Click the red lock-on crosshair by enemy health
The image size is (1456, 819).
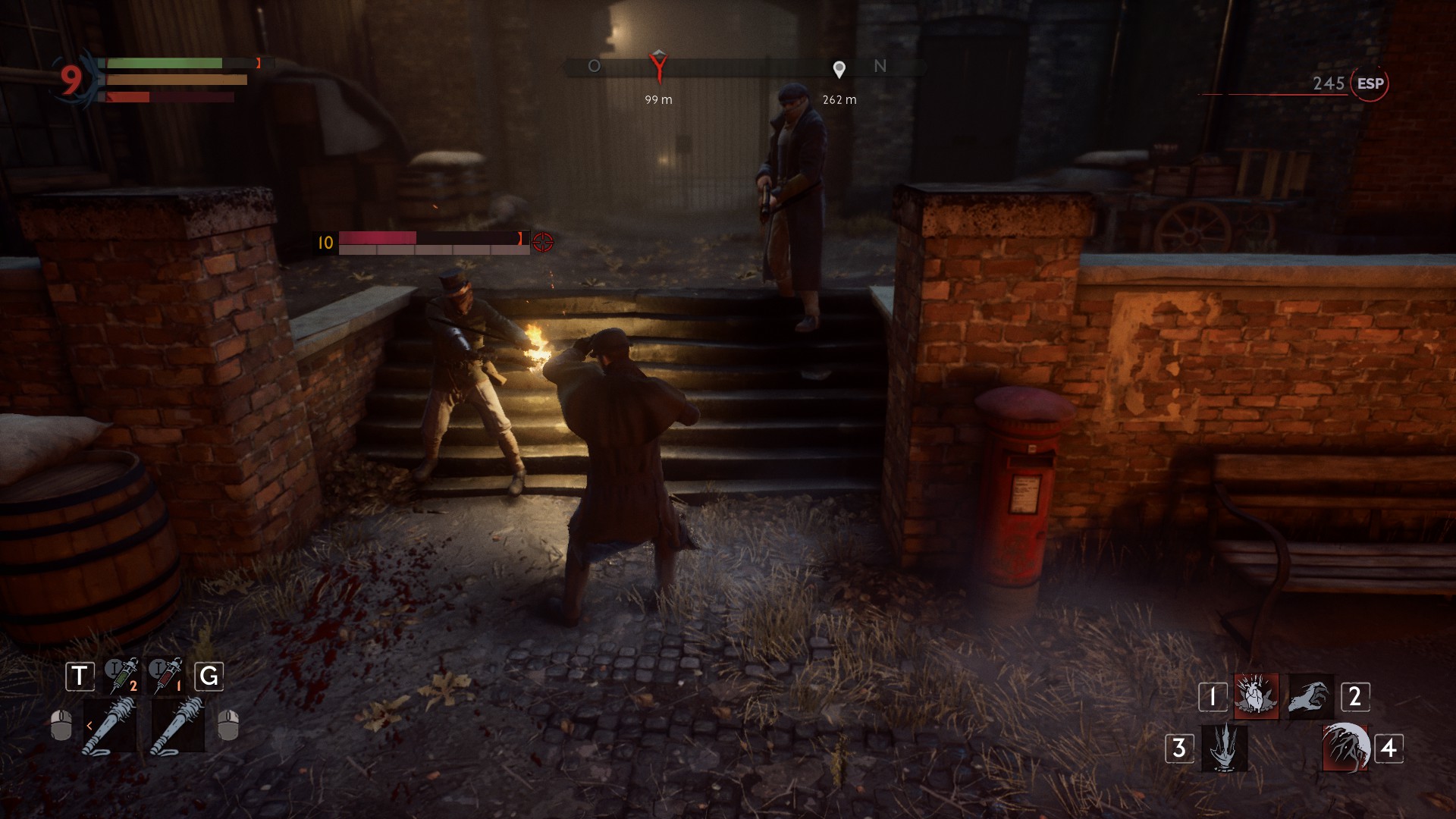tap(543, 242)
